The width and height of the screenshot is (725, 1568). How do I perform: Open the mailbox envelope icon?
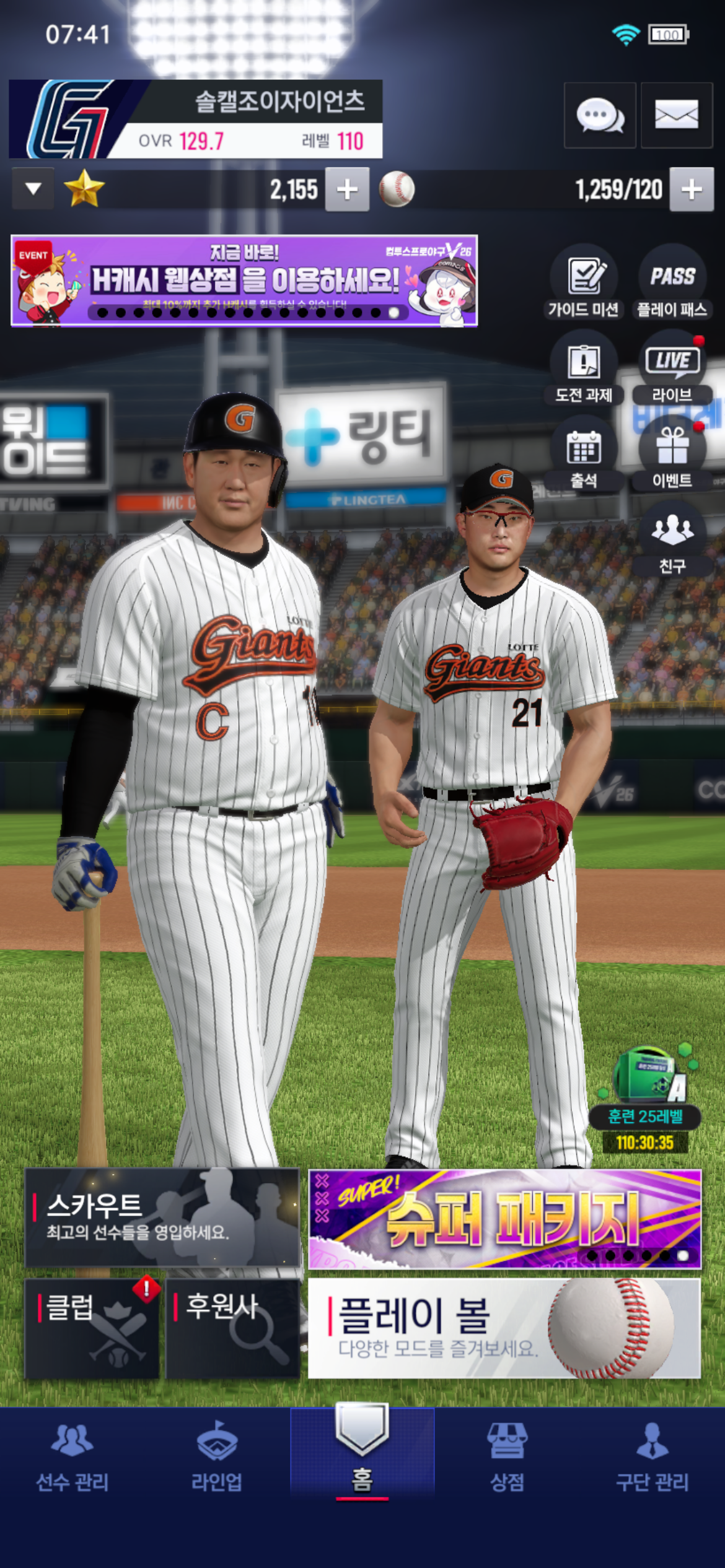[x=676, y=115]
